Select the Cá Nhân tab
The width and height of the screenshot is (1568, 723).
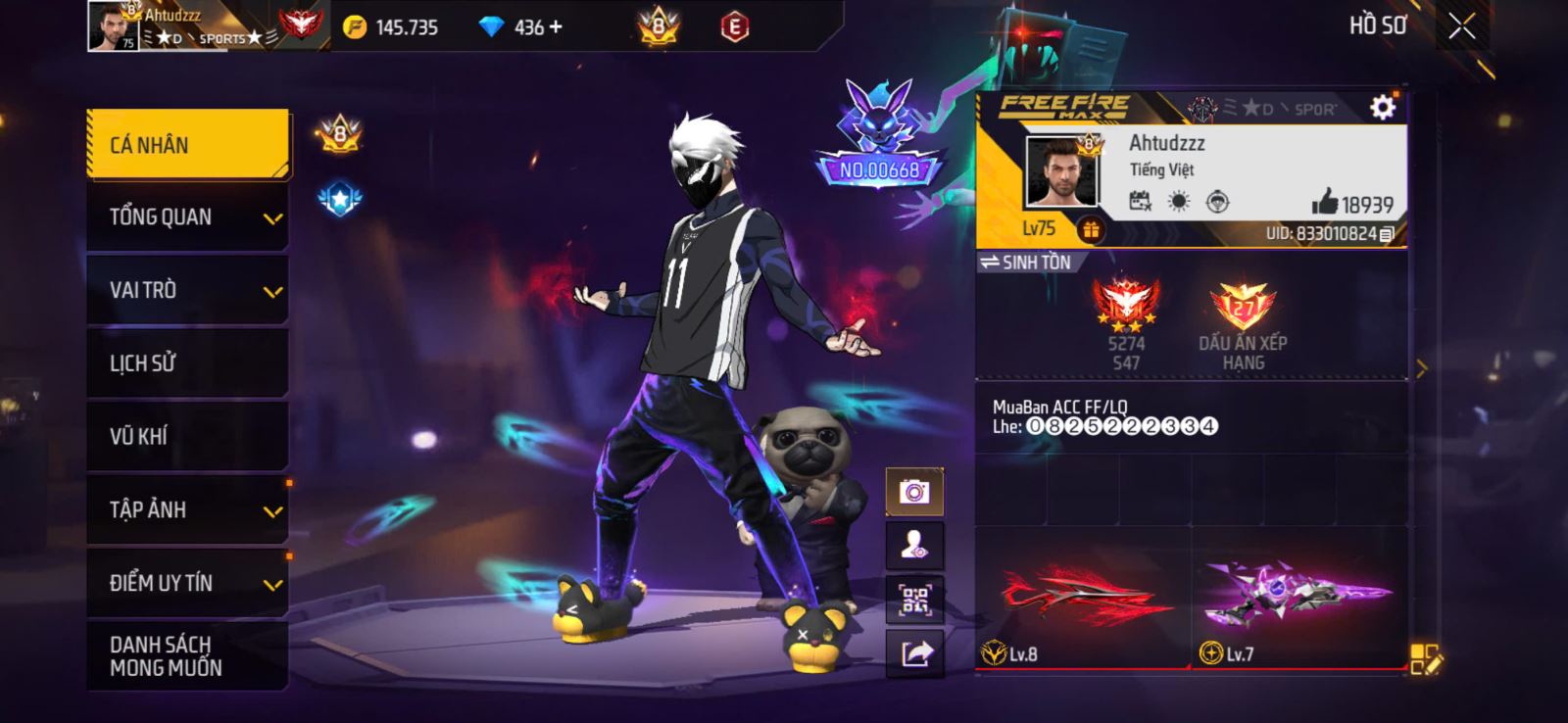(x=187, y=145)
